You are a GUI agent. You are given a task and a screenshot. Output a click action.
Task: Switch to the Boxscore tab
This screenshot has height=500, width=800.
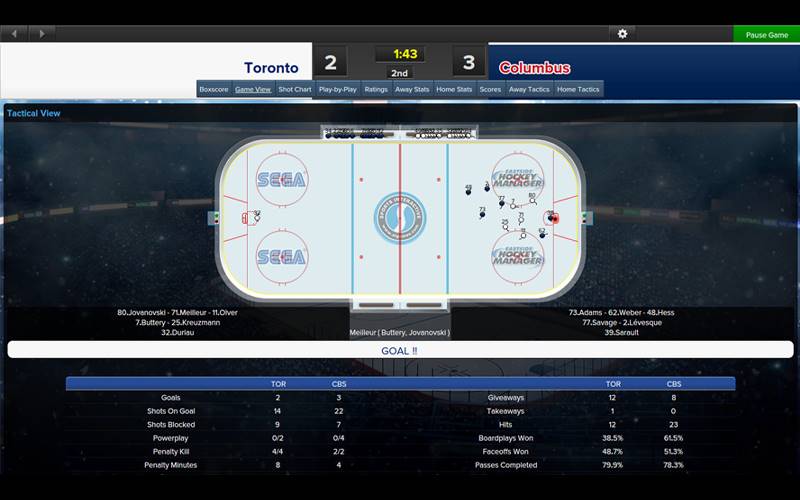214,89
